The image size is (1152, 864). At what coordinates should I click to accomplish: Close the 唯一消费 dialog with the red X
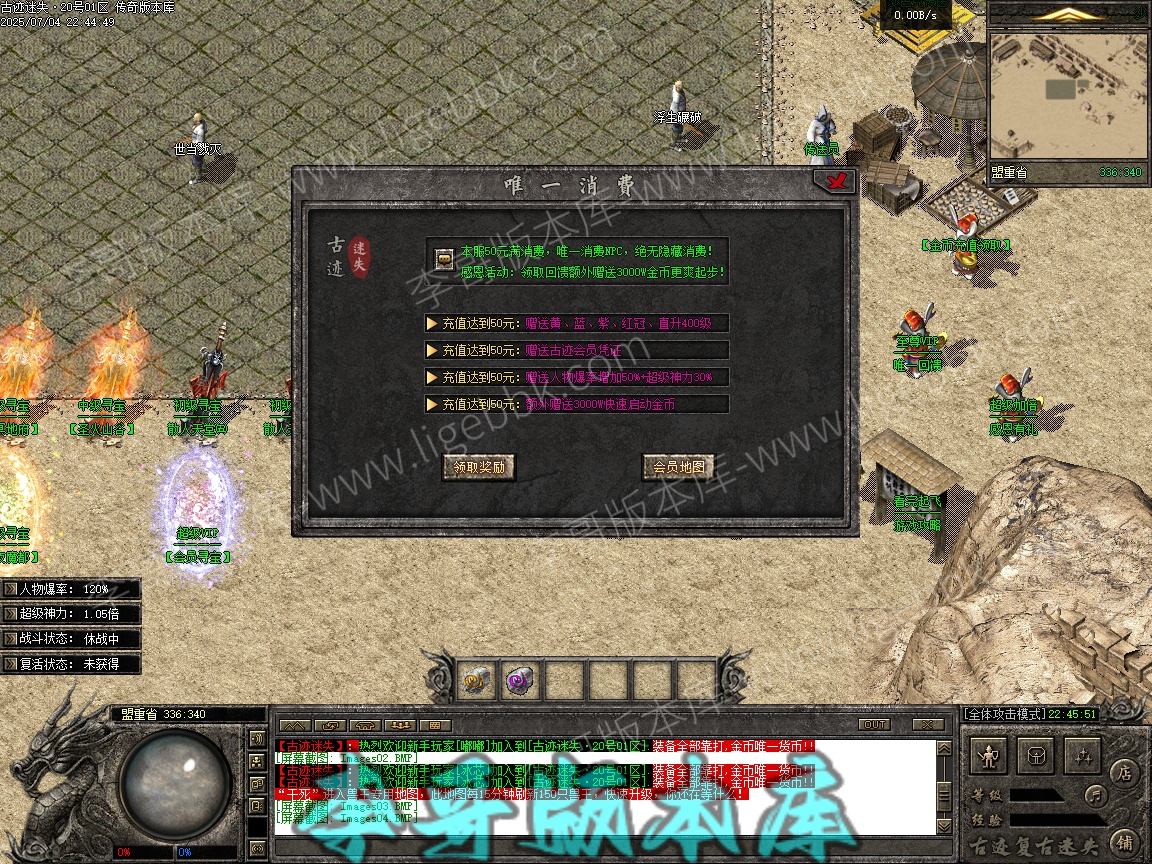pyautogui.click(x=833, y=181)
